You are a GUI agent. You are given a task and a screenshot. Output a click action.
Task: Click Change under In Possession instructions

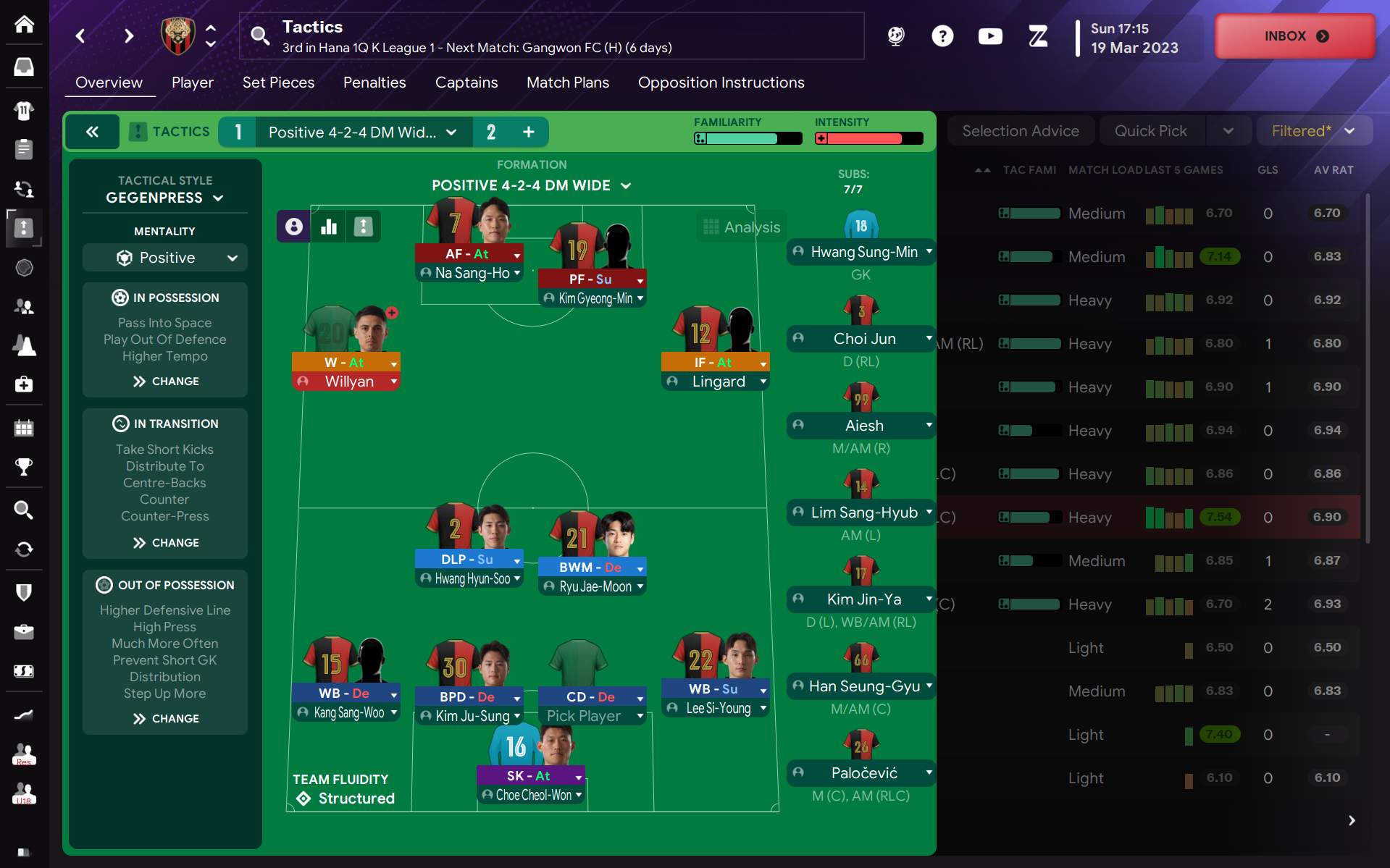pos(164,381)
